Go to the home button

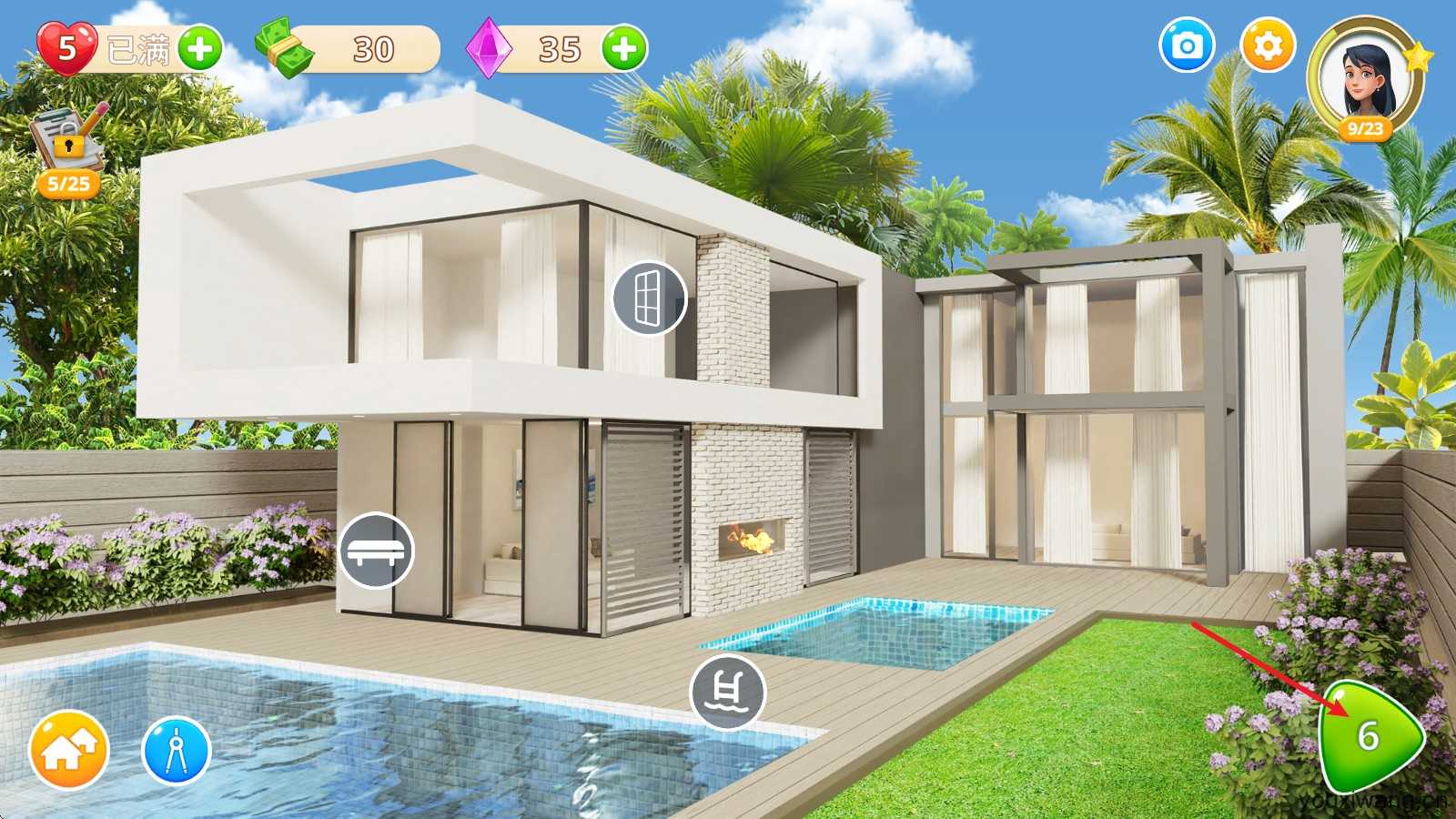(x=68, y=751)
